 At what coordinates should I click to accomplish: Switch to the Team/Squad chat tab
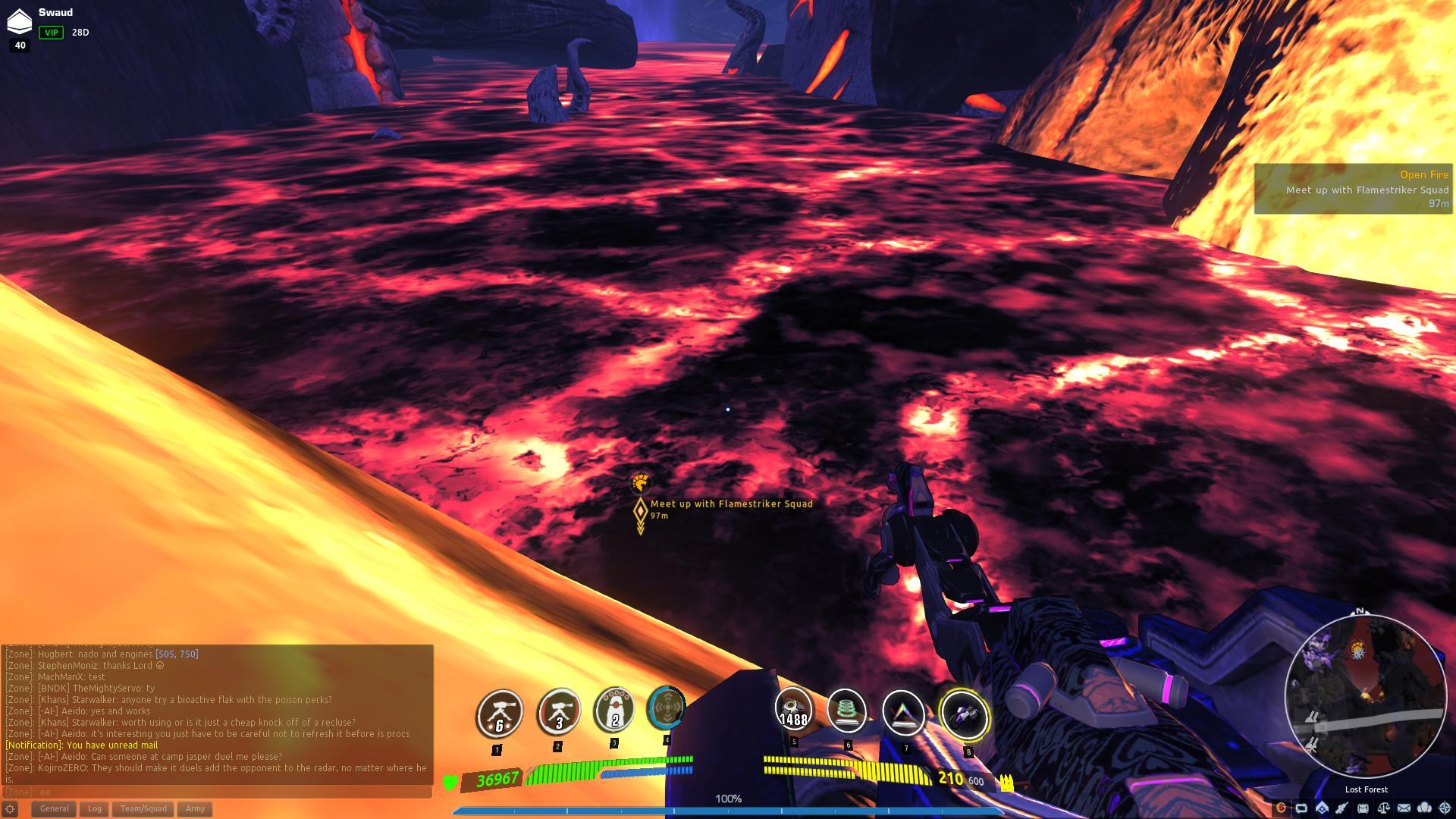[142, 808]
